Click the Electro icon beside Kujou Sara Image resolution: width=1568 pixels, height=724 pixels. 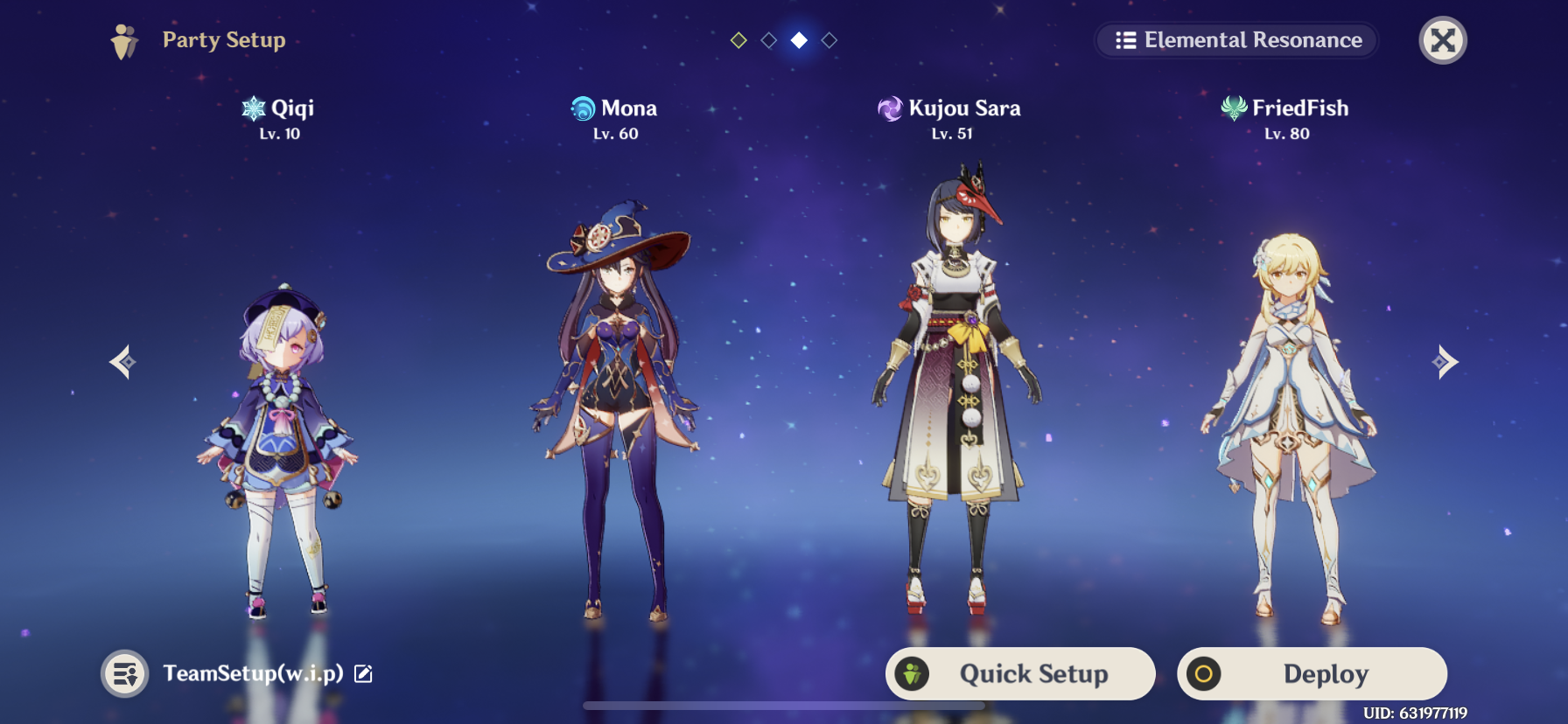pos(890,108)
